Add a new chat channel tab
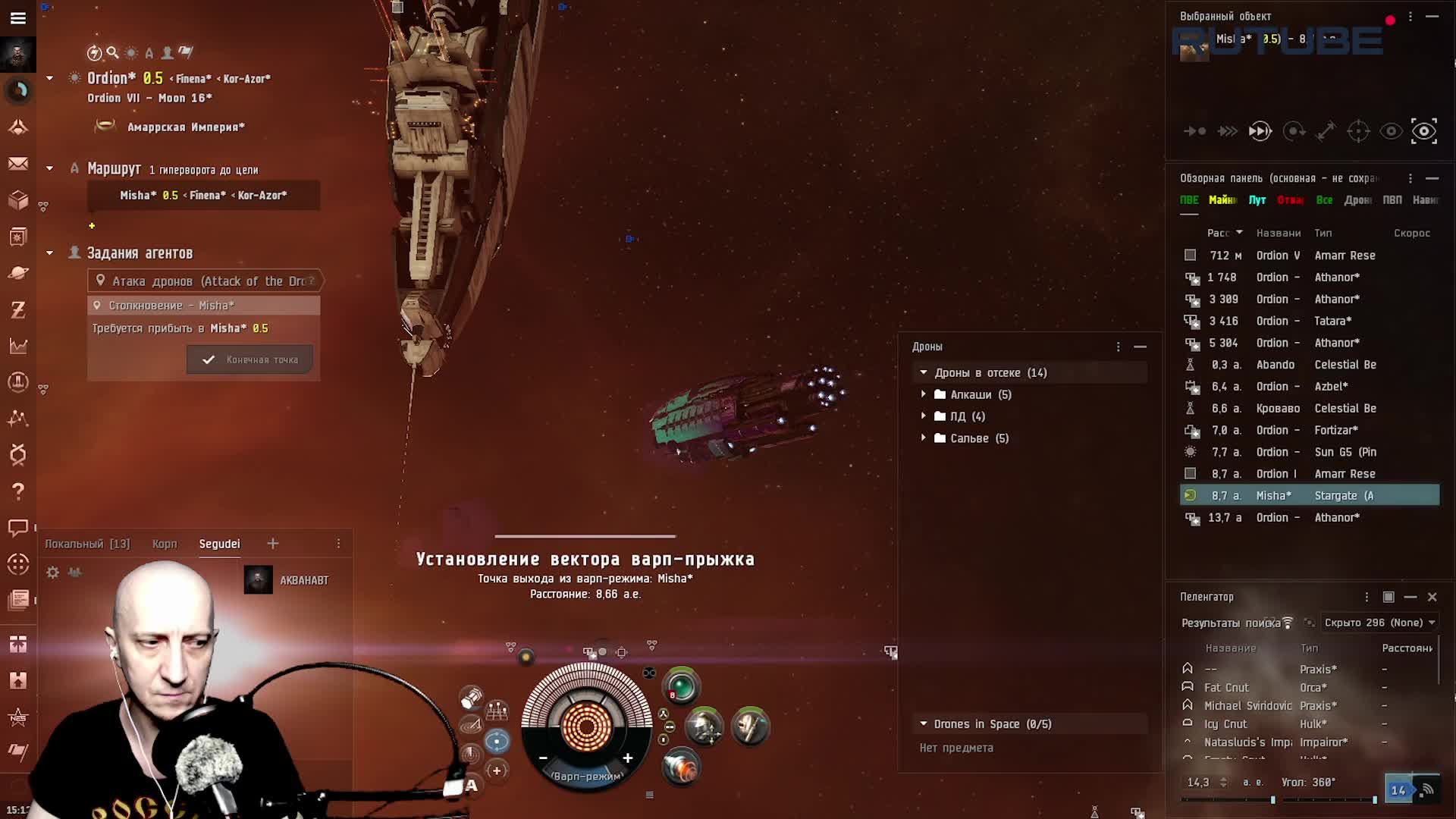The image size is (1456, 819). coord(273,543)
